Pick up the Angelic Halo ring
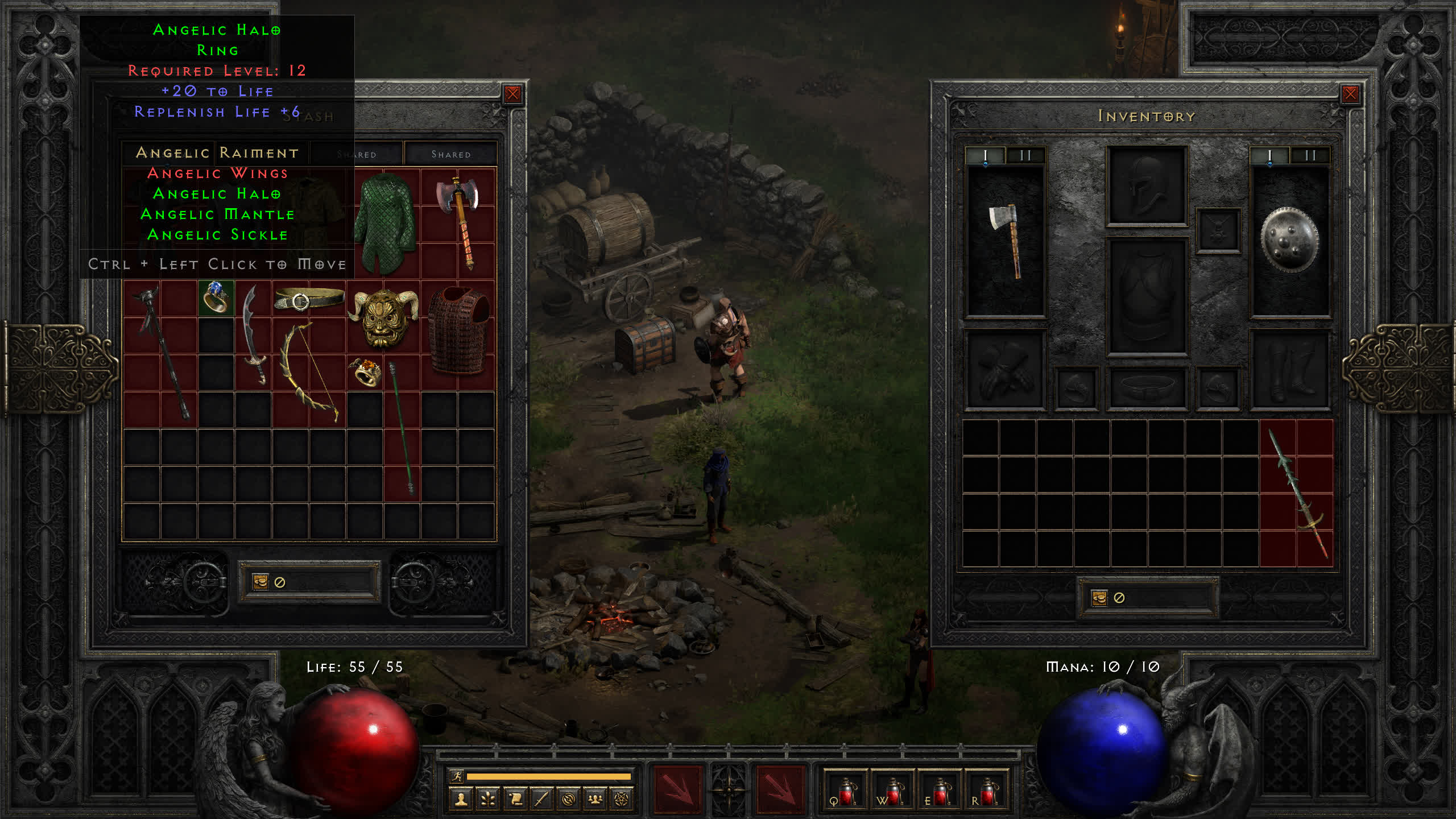This screenshot has width=1456, height=819. (216, 298)
